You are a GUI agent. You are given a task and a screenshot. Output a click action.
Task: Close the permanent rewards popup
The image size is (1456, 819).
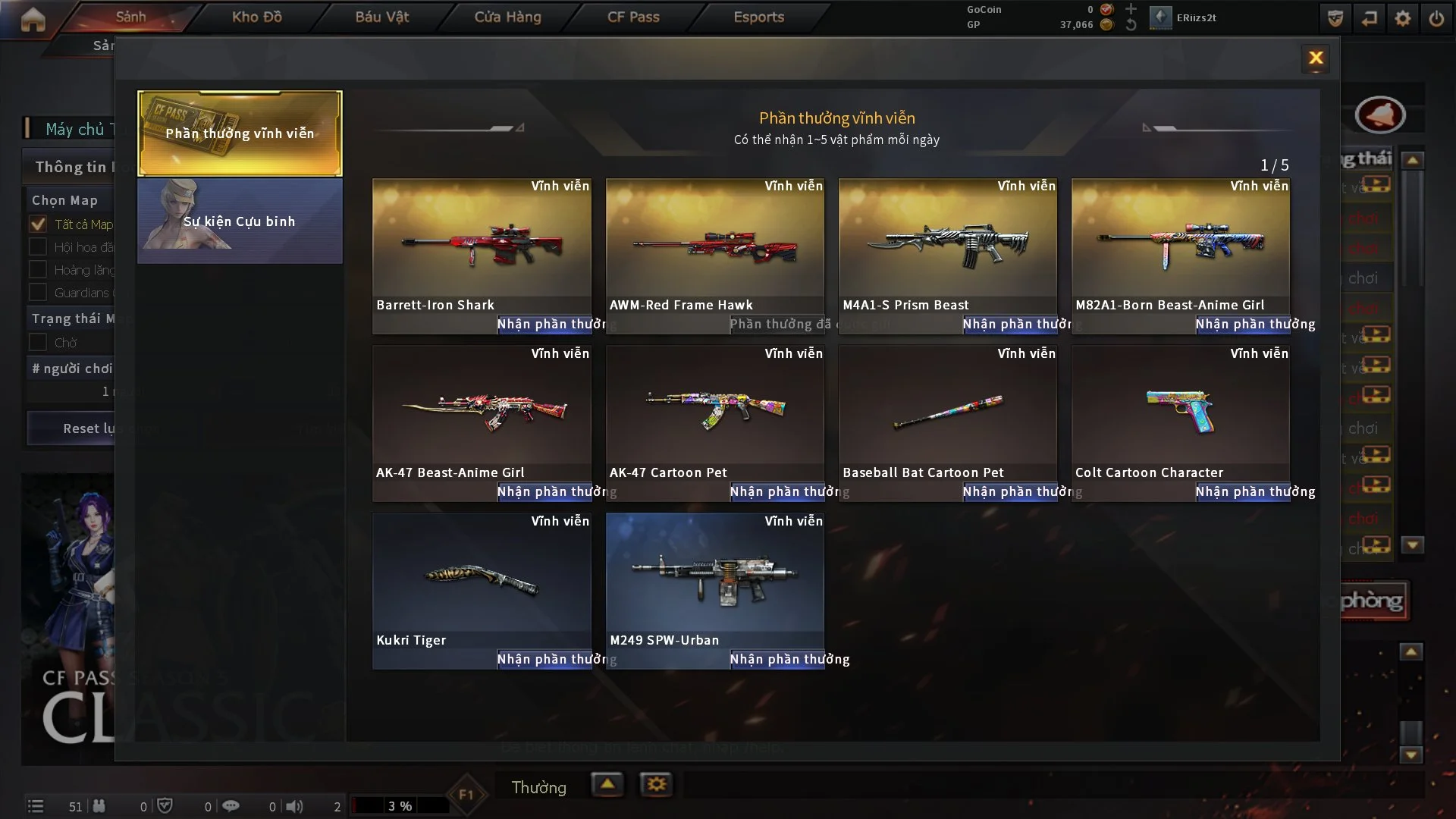coord(1316,58)
